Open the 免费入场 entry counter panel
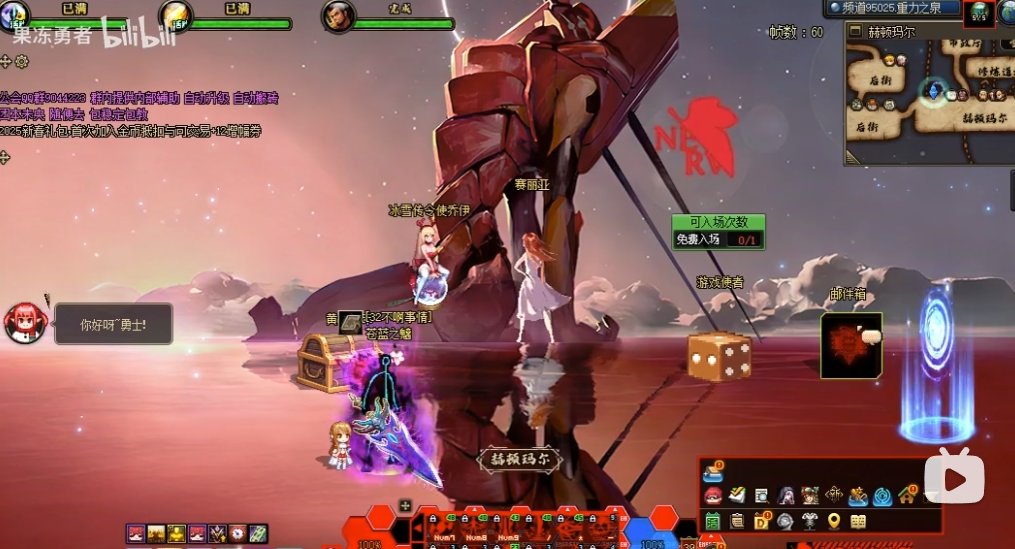 coord(718,231)
